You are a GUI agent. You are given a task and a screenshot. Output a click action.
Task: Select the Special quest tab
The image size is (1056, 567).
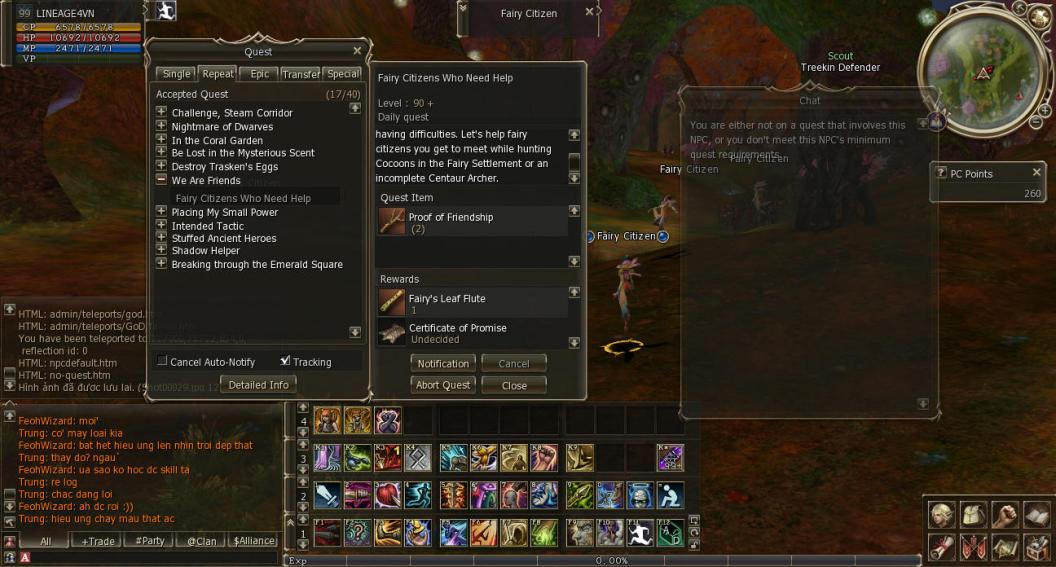coord(343,74)
